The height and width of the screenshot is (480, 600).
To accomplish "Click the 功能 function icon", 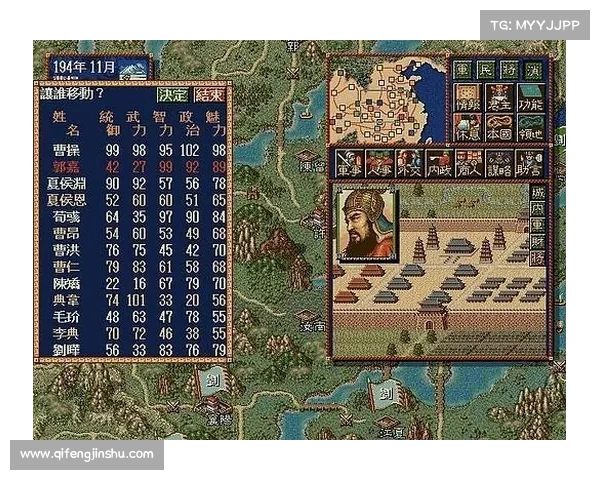I will click(530, 97).
